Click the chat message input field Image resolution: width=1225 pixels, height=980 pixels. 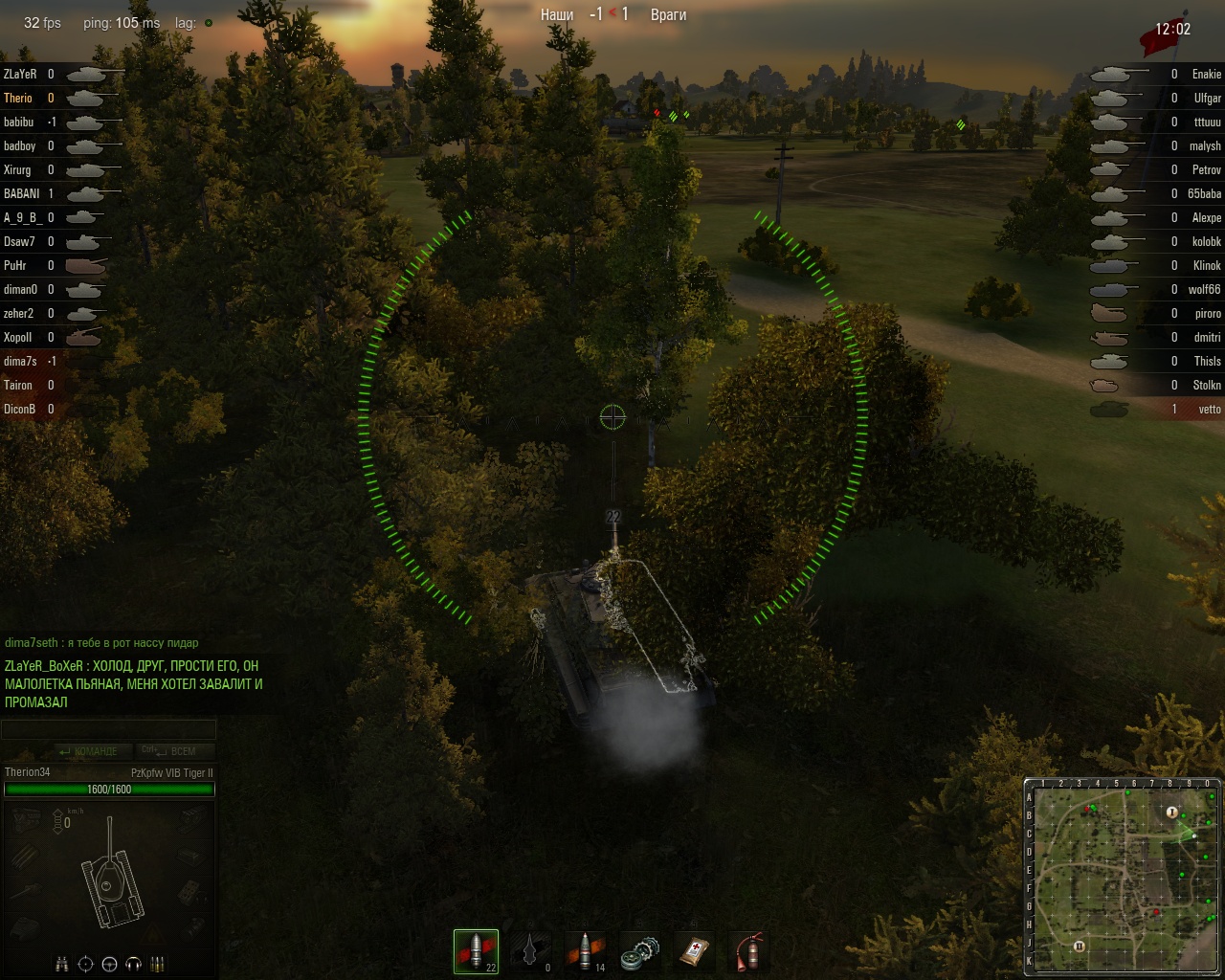coord(108,730)
